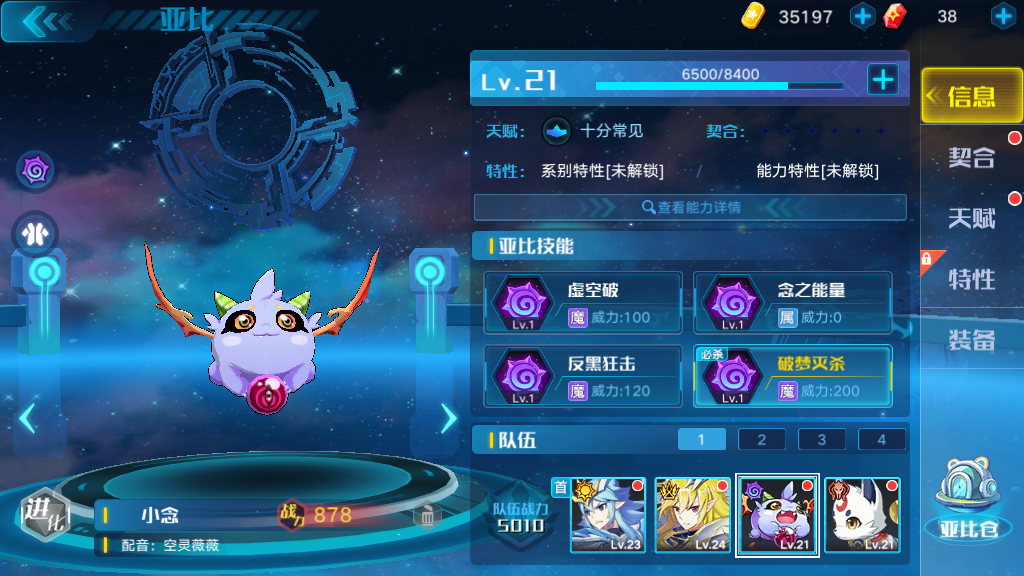
Task: Select the blue-haired Lv.23 team member
Action: 608,515
